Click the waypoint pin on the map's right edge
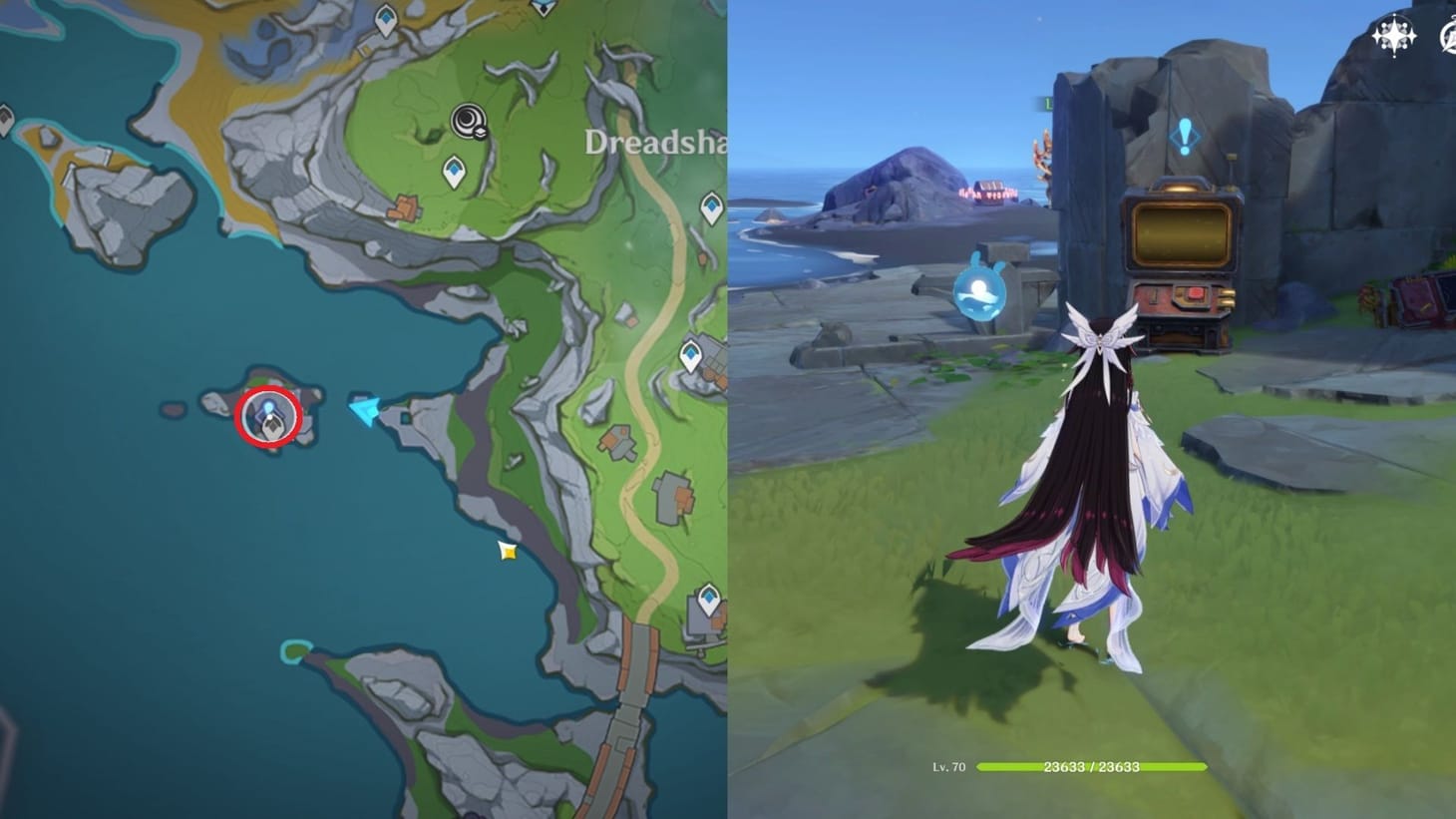Viewport: 1456px width, 819px height. coord(711,207)
